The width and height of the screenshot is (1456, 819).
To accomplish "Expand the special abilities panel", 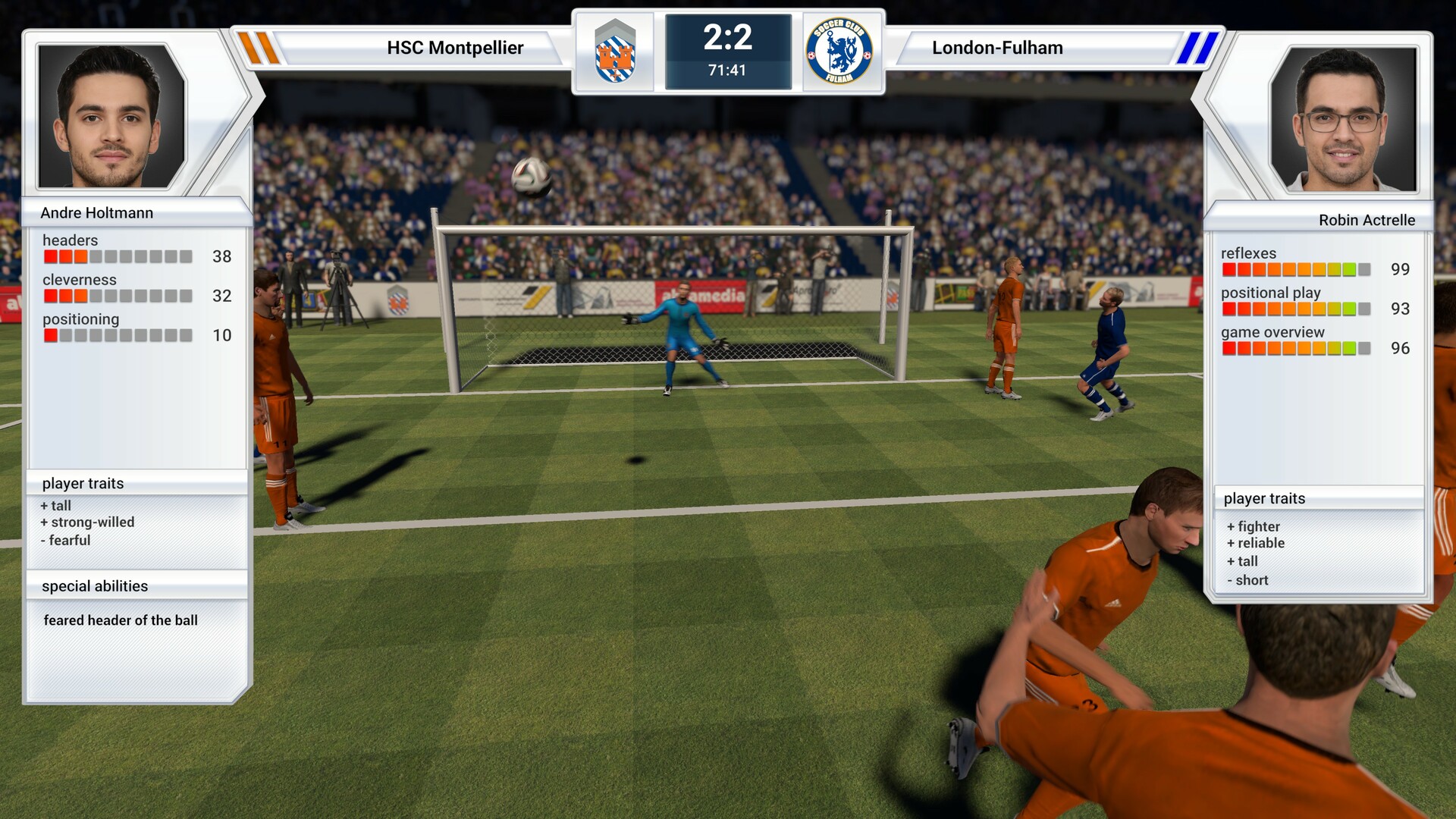I will pos(94,585).
